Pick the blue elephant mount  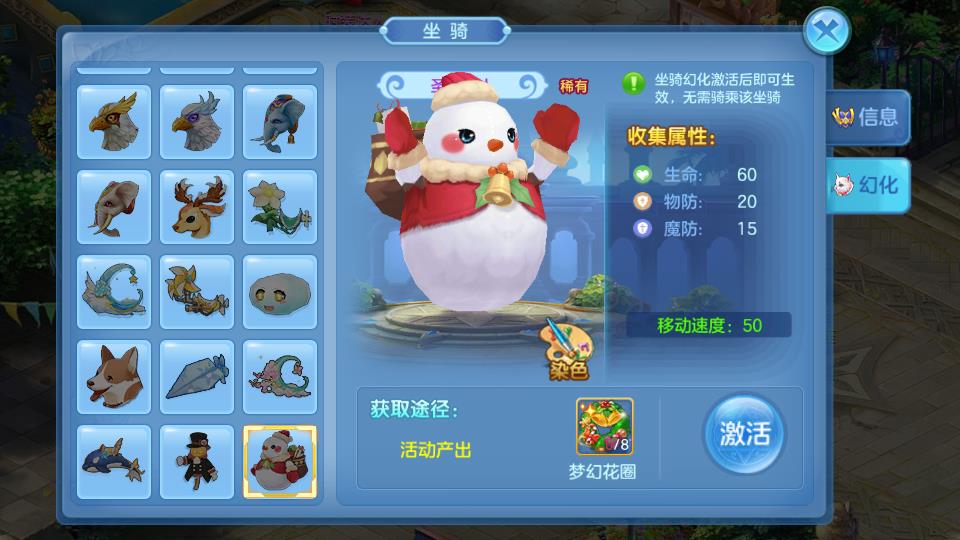tap(280, 122)
